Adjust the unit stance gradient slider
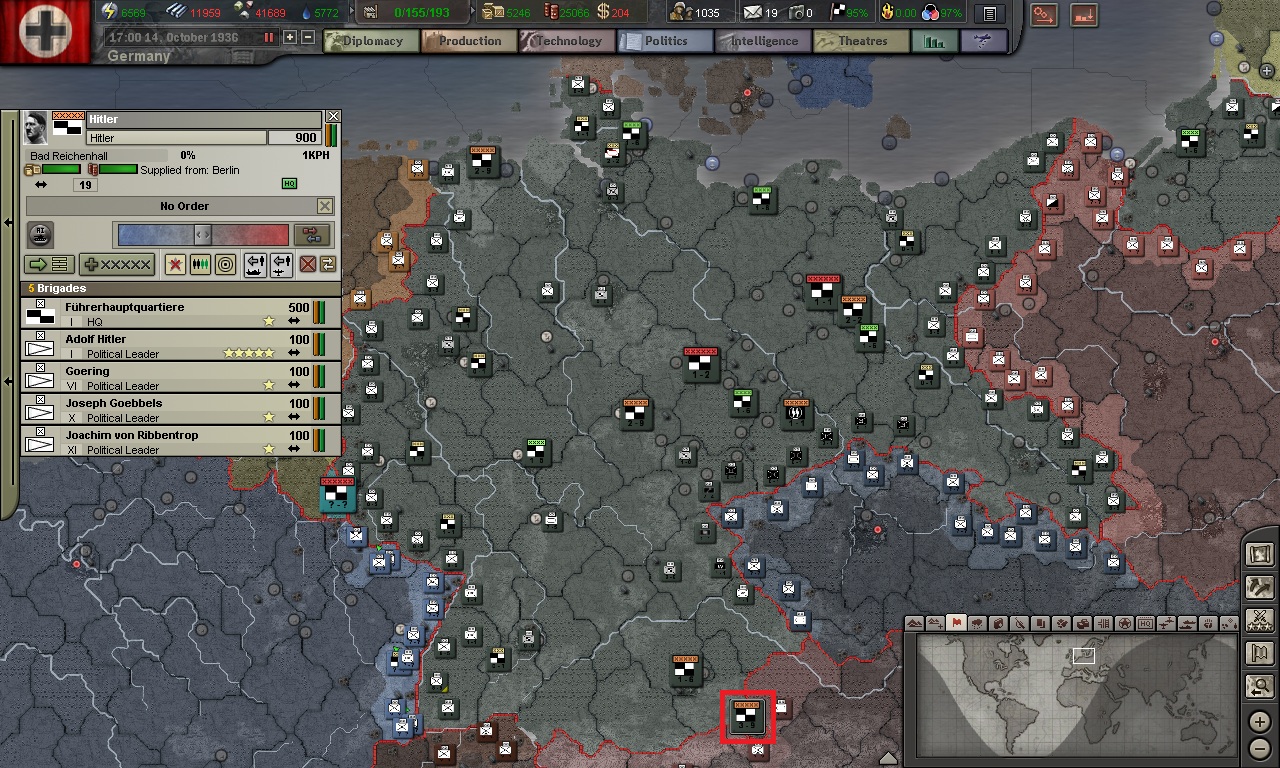Screen dimensions: 1280x768 pyautogui.click(x=202, y=234)
